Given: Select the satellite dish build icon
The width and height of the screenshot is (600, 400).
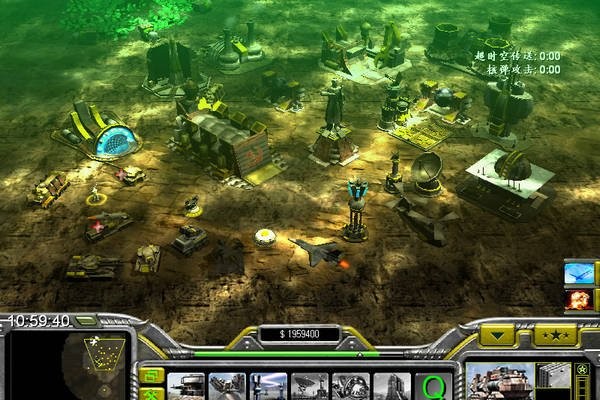Looking at the screenshot, I should coord(310,386).
